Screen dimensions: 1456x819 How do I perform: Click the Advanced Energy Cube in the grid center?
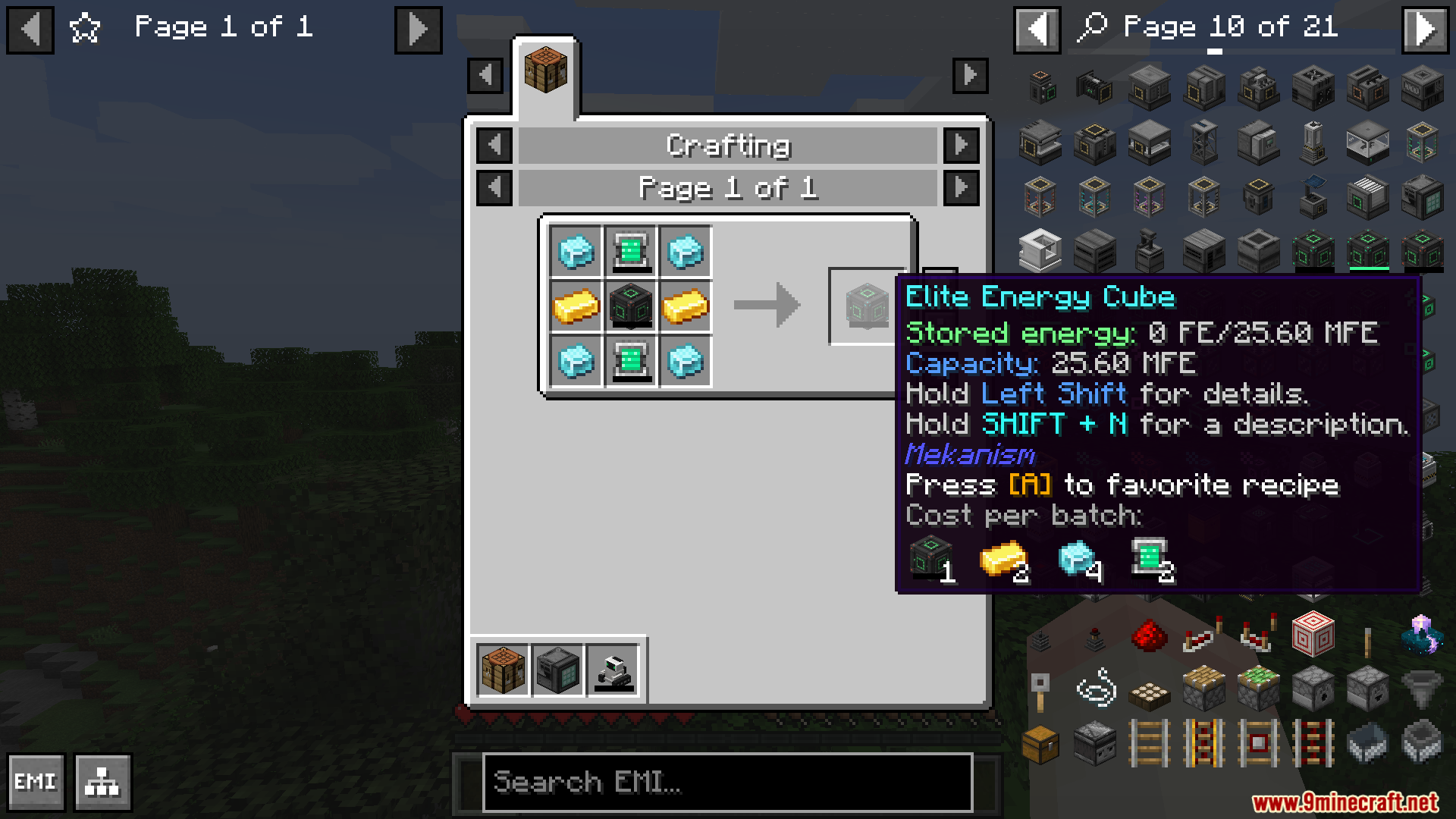[632, 306]
